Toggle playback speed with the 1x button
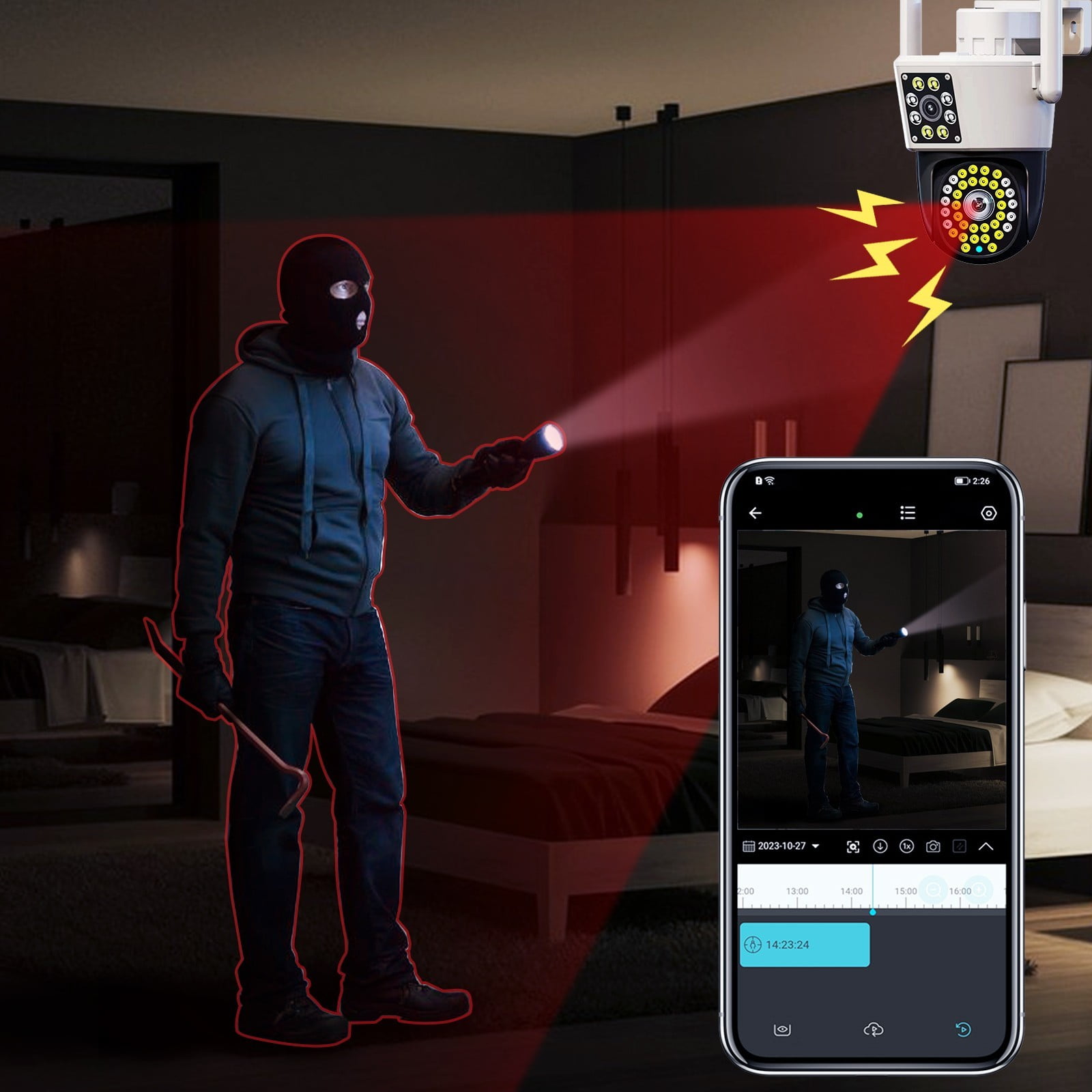Screen dimensions: 1092x1092 (906, 847)
